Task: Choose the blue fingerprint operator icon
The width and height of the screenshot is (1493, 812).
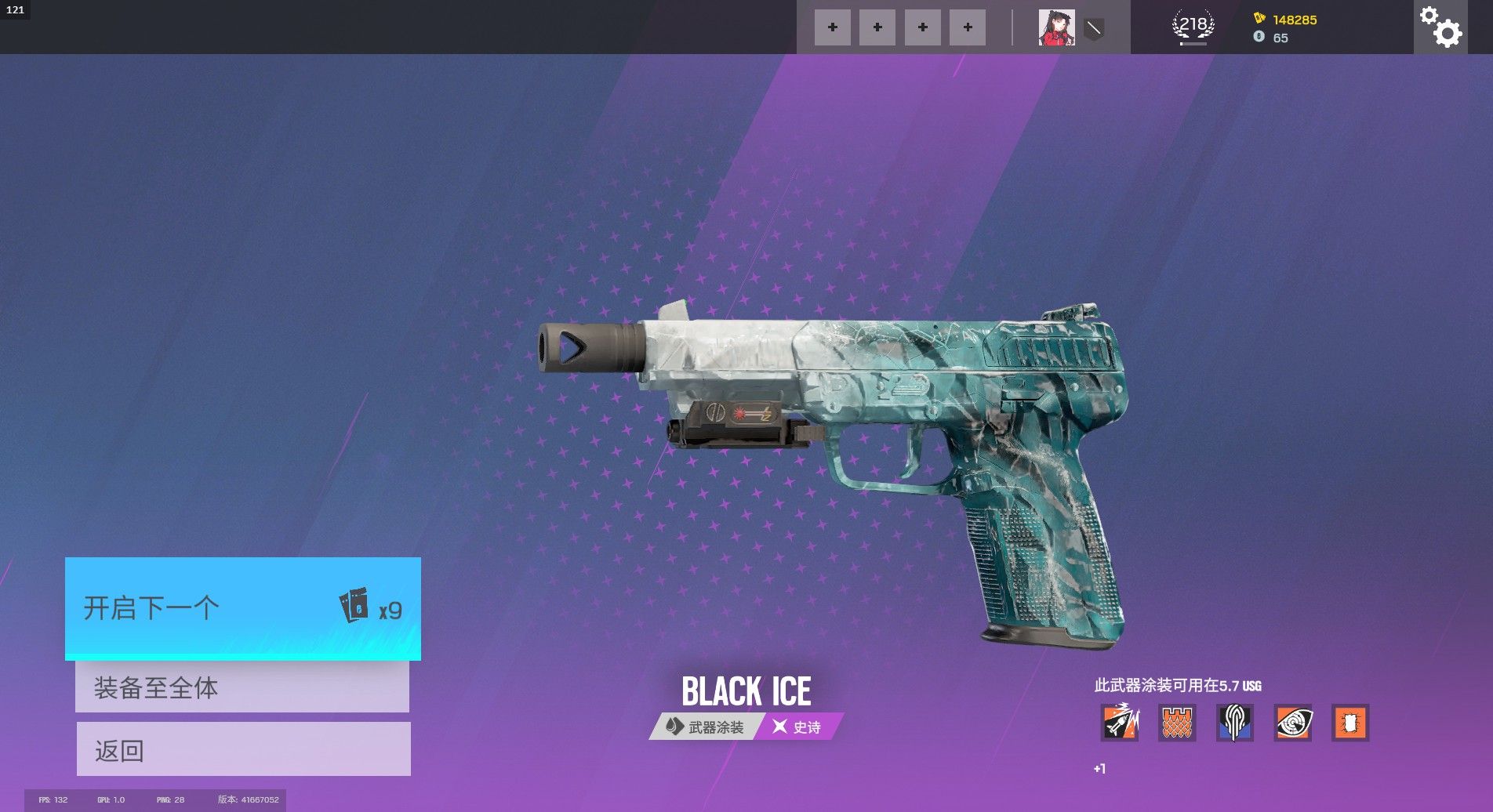Action: coord(1234,722)
